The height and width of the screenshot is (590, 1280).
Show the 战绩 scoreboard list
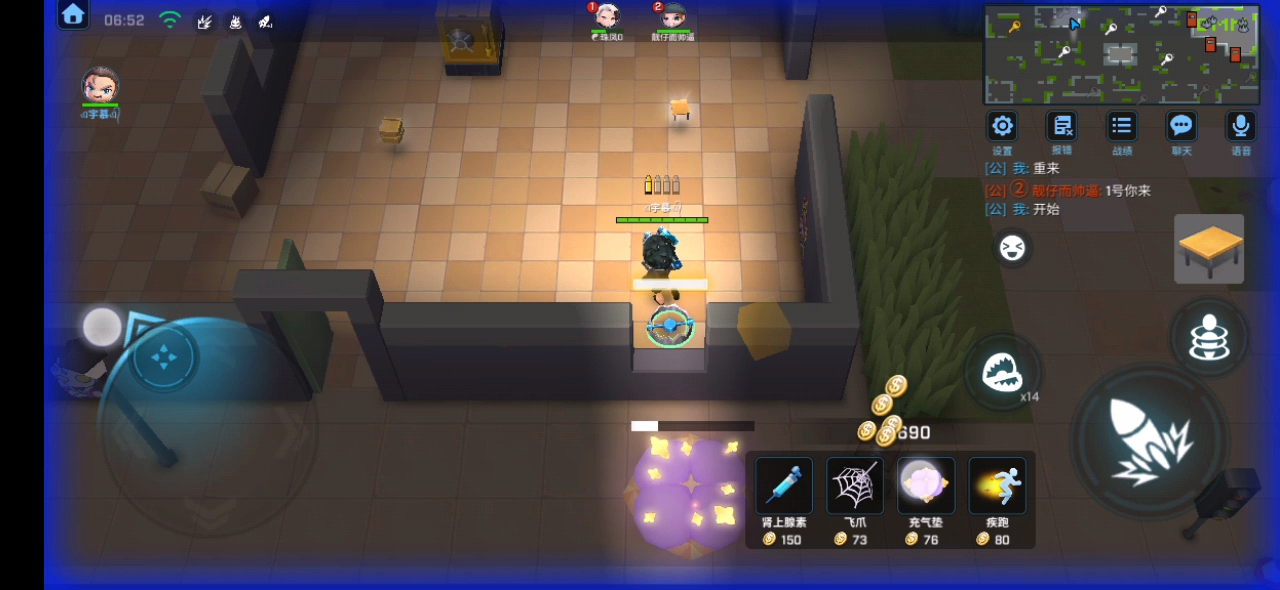(x=1122, y=127)
